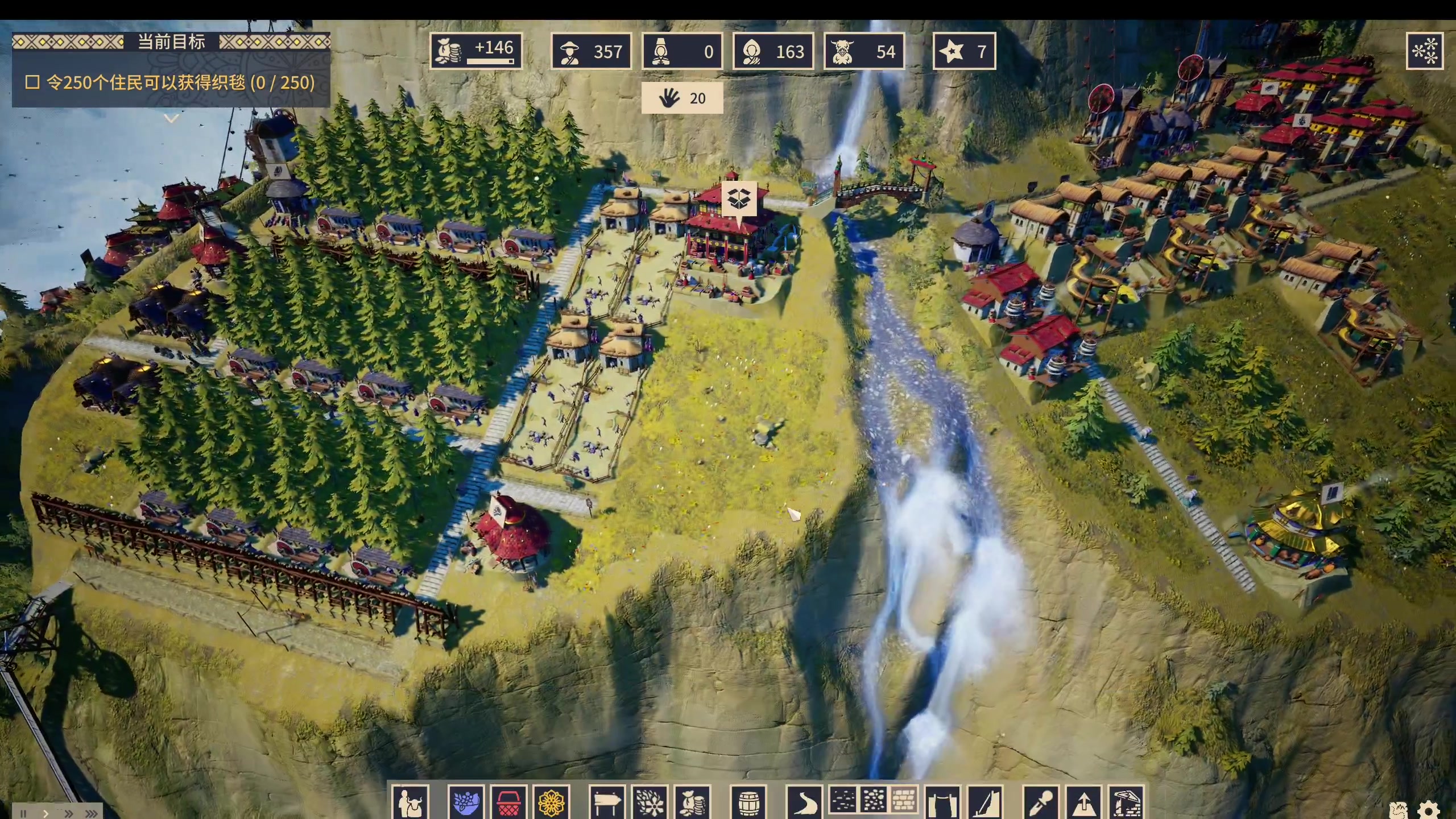Open the region map icon
The height and width of the screenshot is (819, 1456).
click(1398, 810)
